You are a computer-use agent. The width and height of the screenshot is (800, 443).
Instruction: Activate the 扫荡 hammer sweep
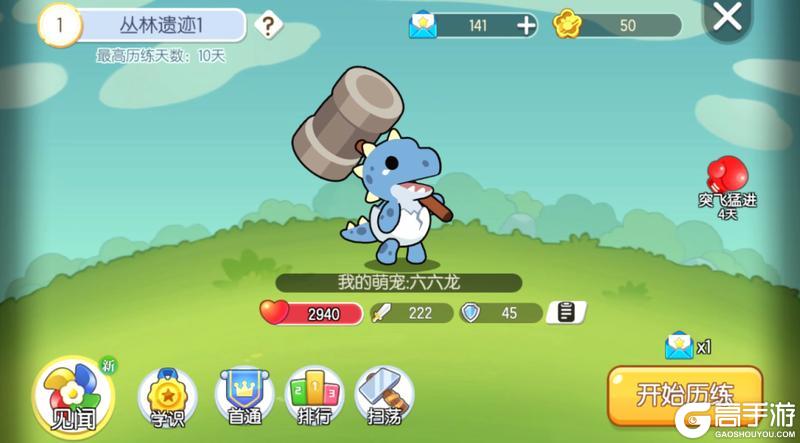click(x=383, y=396)
